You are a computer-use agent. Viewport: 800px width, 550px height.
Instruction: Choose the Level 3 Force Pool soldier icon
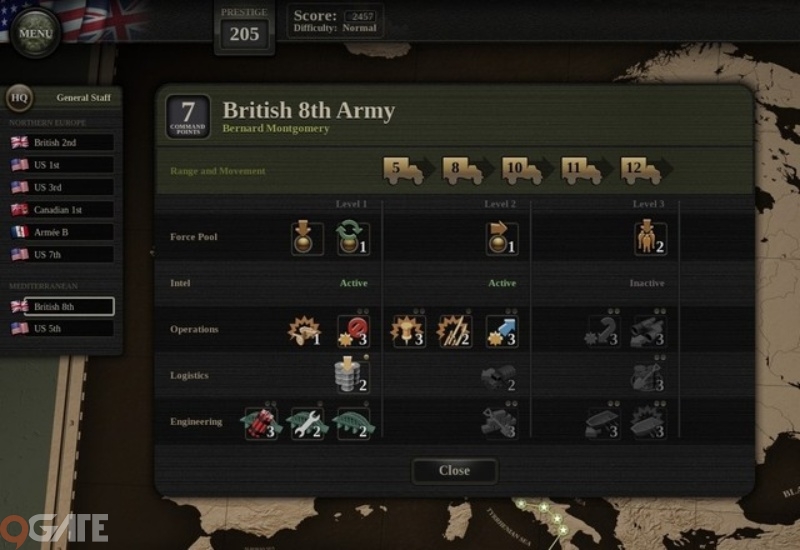[x=650, y=238]
